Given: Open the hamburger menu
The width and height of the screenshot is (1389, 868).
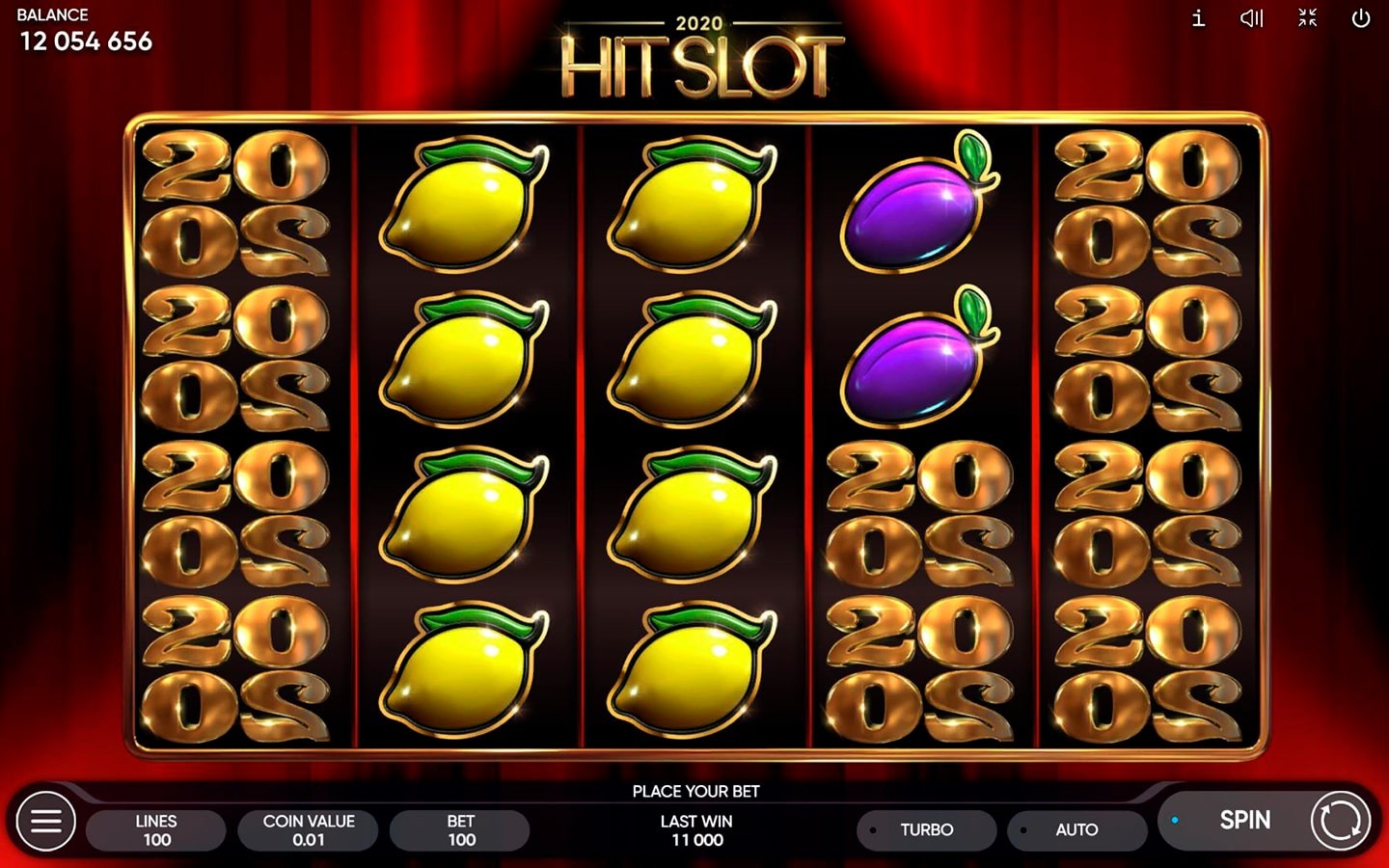Looking at the screenshot, I should (x=45, y=822).
